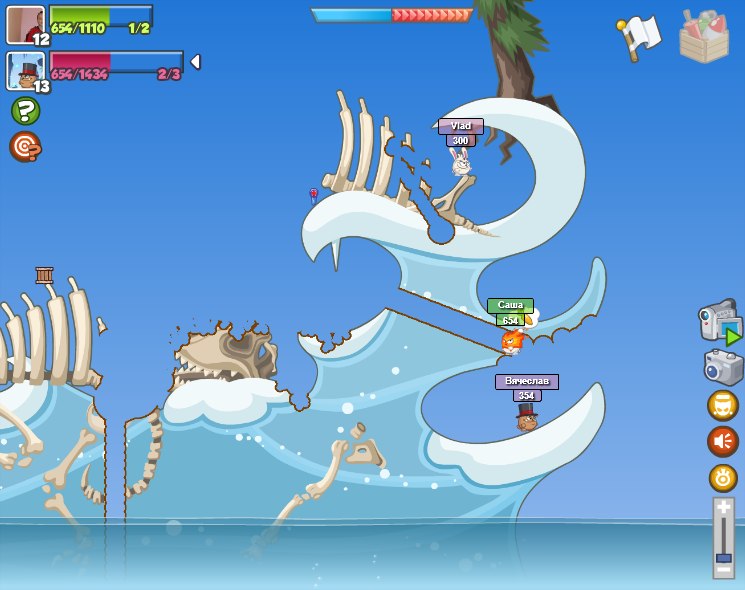The image size is (745, 590).
Task: Click the yellow hat character button
Action: [723, 405]
